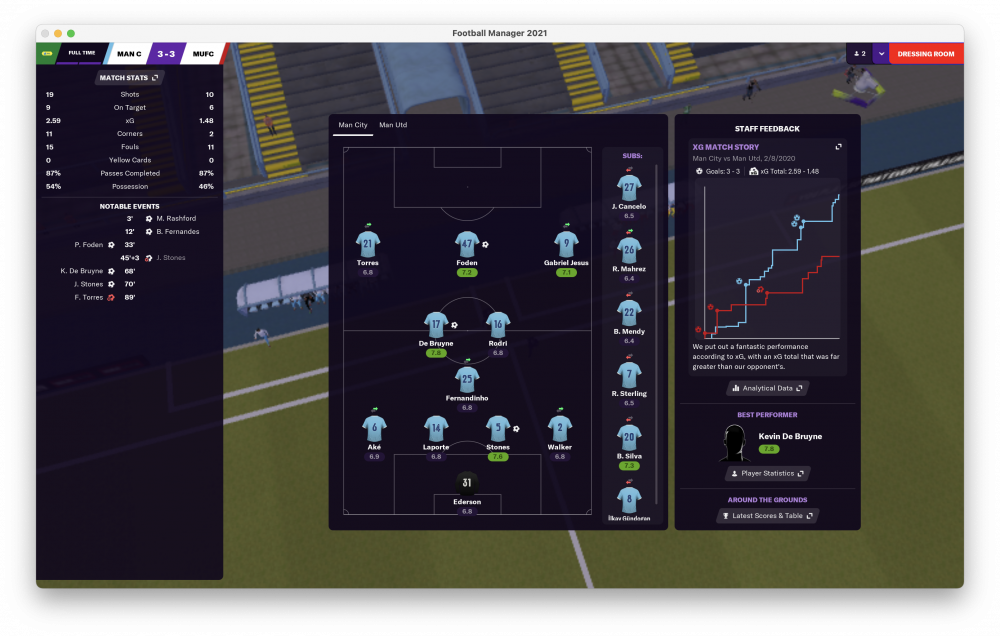1000x636 pixels.
Task: Open the dropdown arrow beside Dressing Room
Action: pyautogui.click(x=880, y=54)
